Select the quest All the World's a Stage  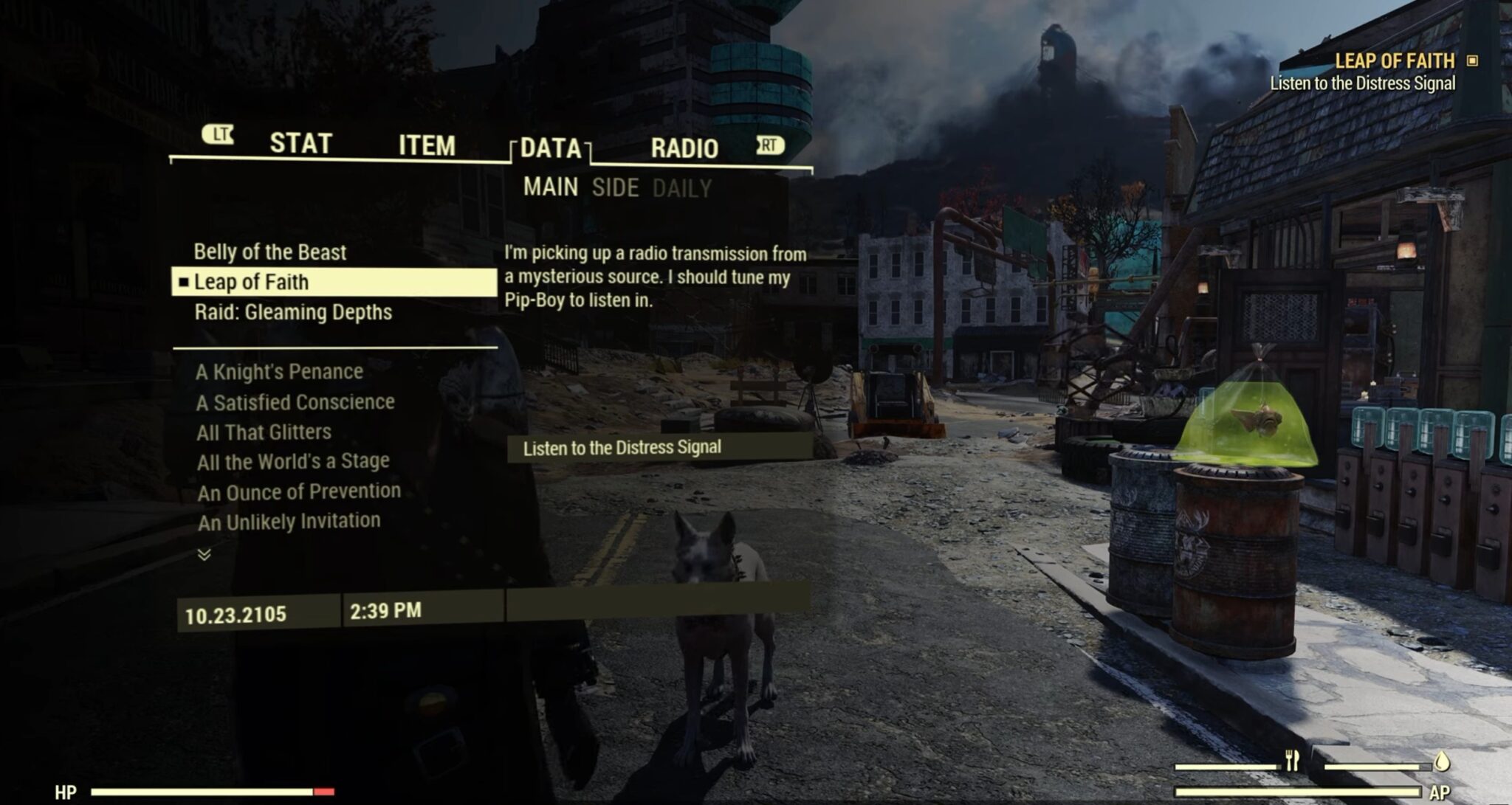click(293, 460)
